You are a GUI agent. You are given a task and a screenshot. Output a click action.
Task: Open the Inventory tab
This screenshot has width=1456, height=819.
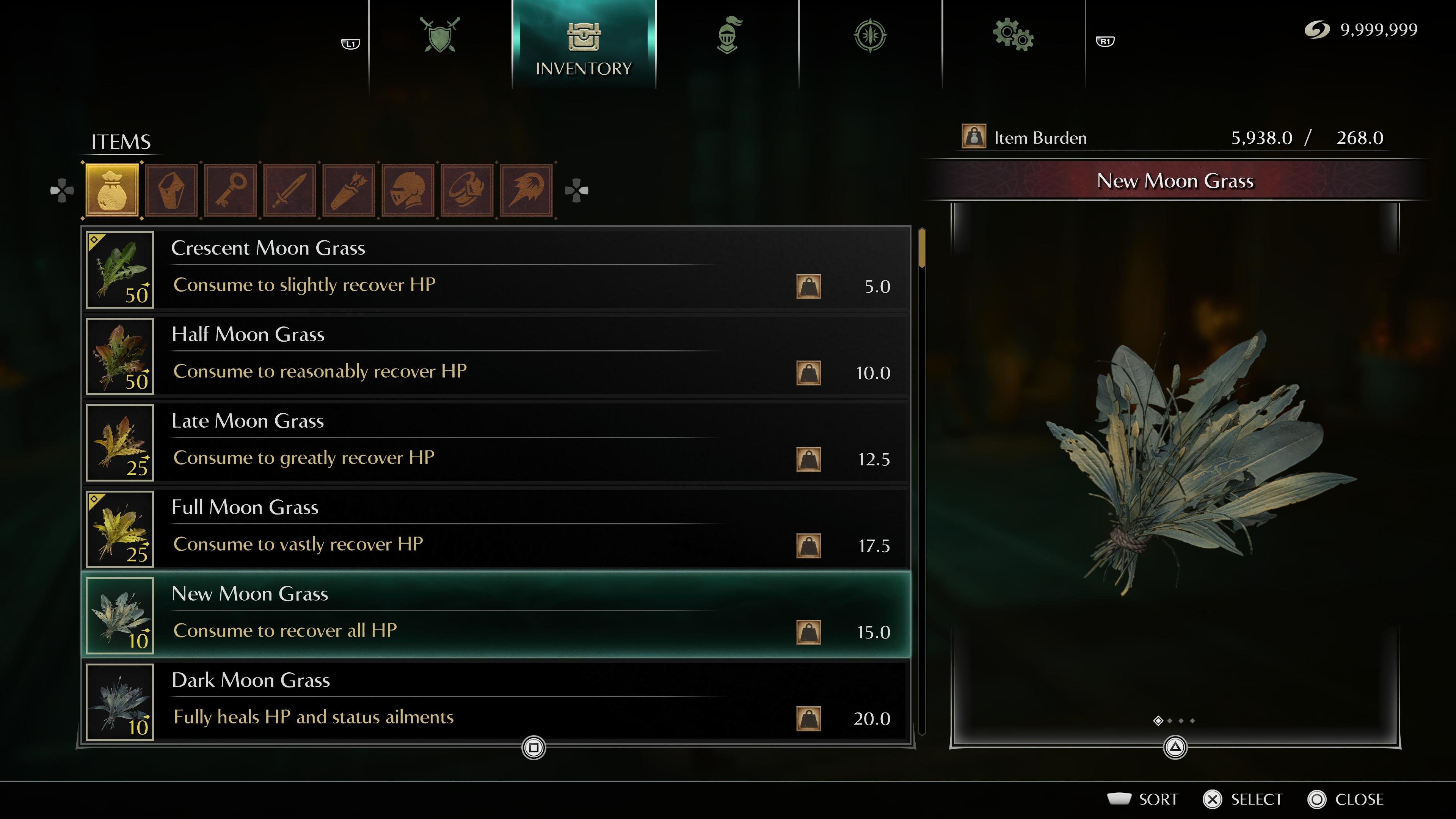583,45
